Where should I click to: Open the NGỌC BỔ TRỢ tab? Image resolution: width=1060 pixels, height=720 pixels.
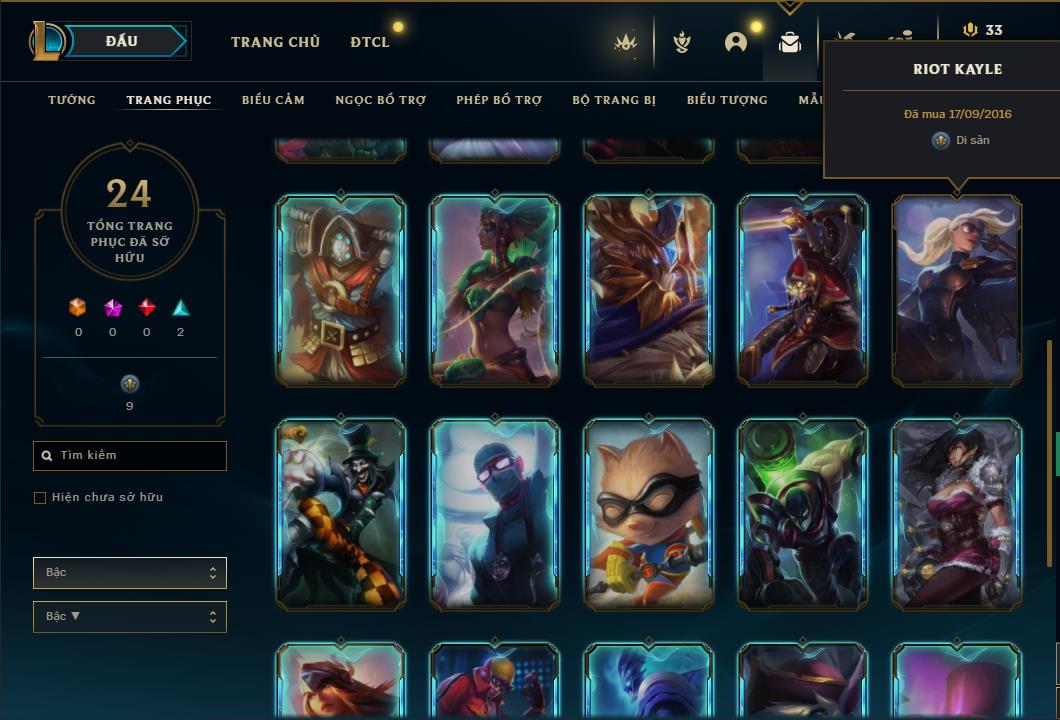point(380,100)
